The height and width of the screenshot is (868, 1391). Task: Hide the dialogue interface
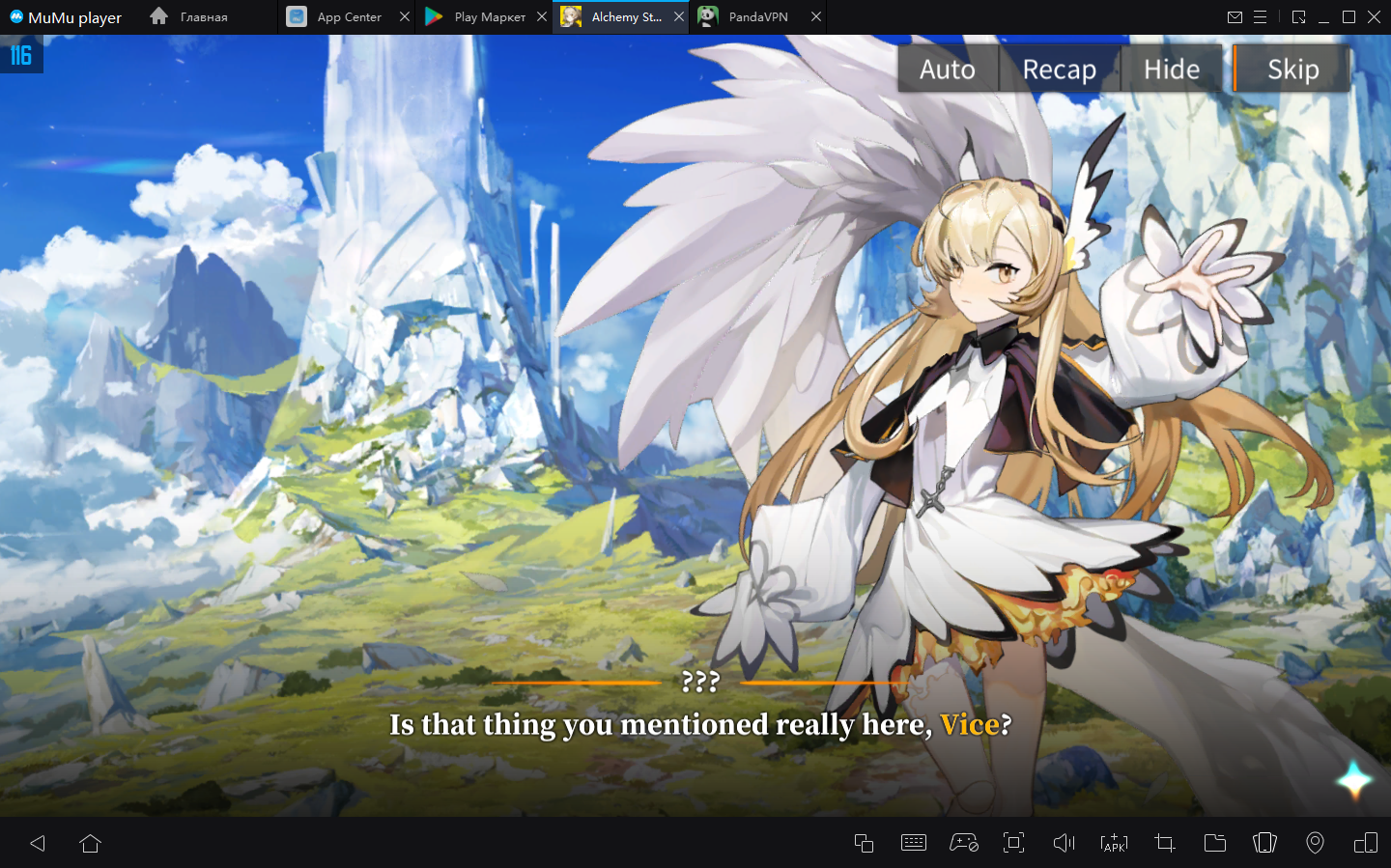coord(1172,70)
